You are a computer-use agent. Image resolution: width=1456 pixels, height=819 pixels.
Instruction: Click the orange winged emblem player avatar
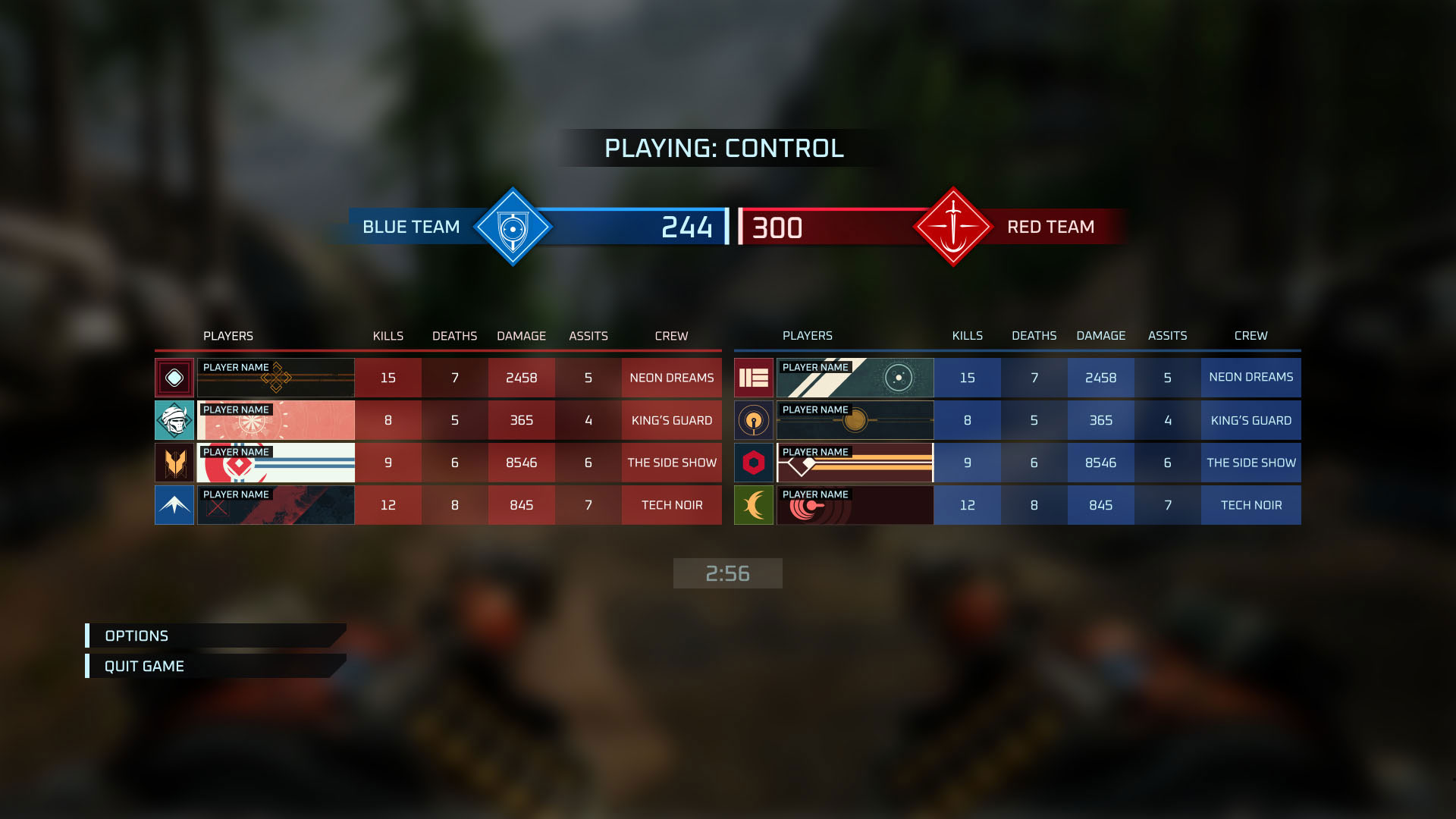click(x=174, y=463)
